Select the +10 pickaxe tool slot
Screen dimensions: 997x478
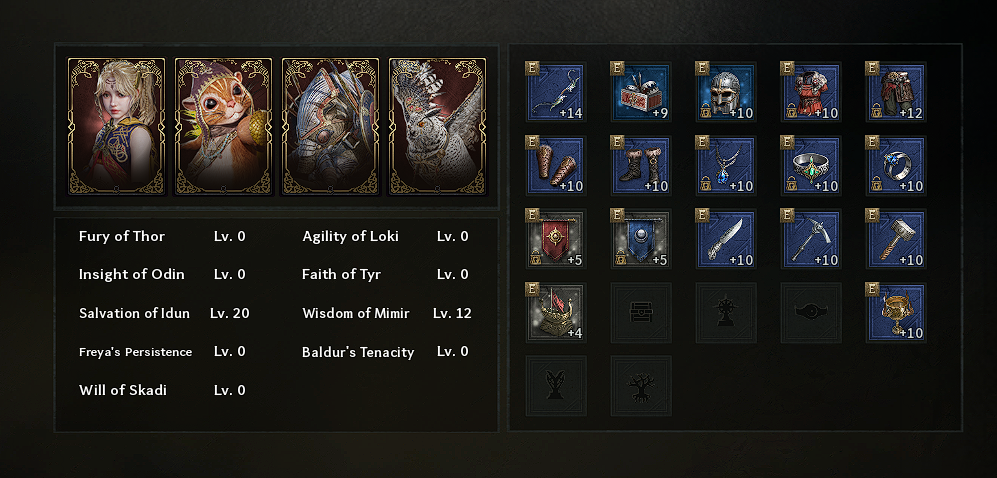(x=811, y=239)
